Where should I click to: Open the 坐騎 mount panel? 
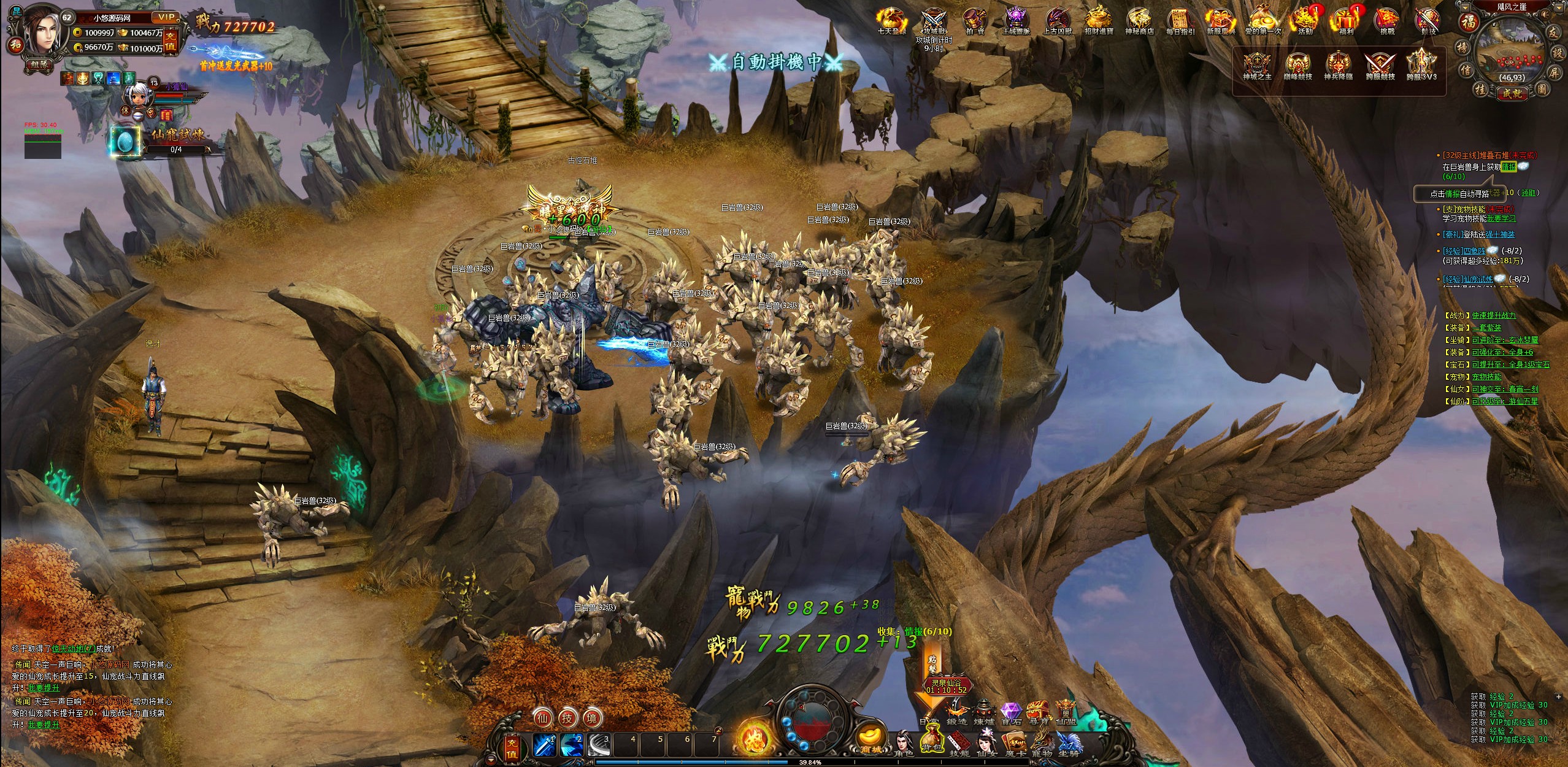(x=1069, y=742)
